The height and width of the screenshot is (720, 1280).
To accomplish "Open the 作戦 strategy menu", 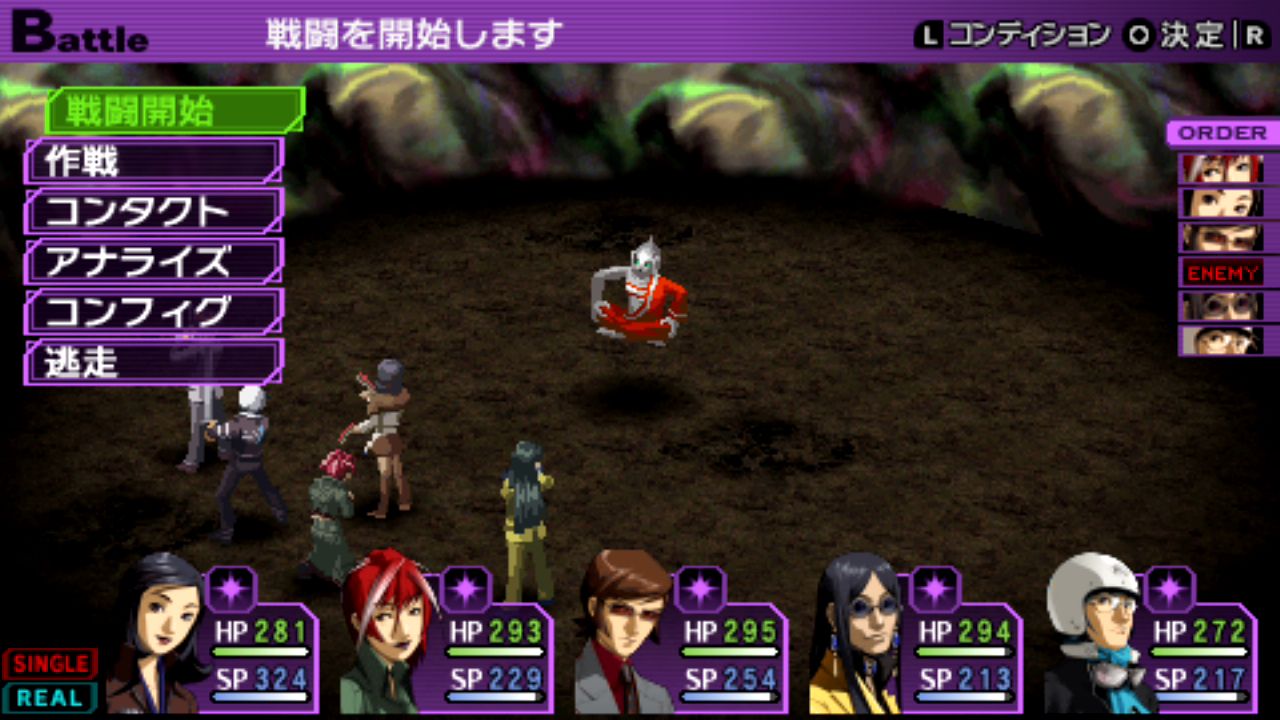I will point(153,161).
